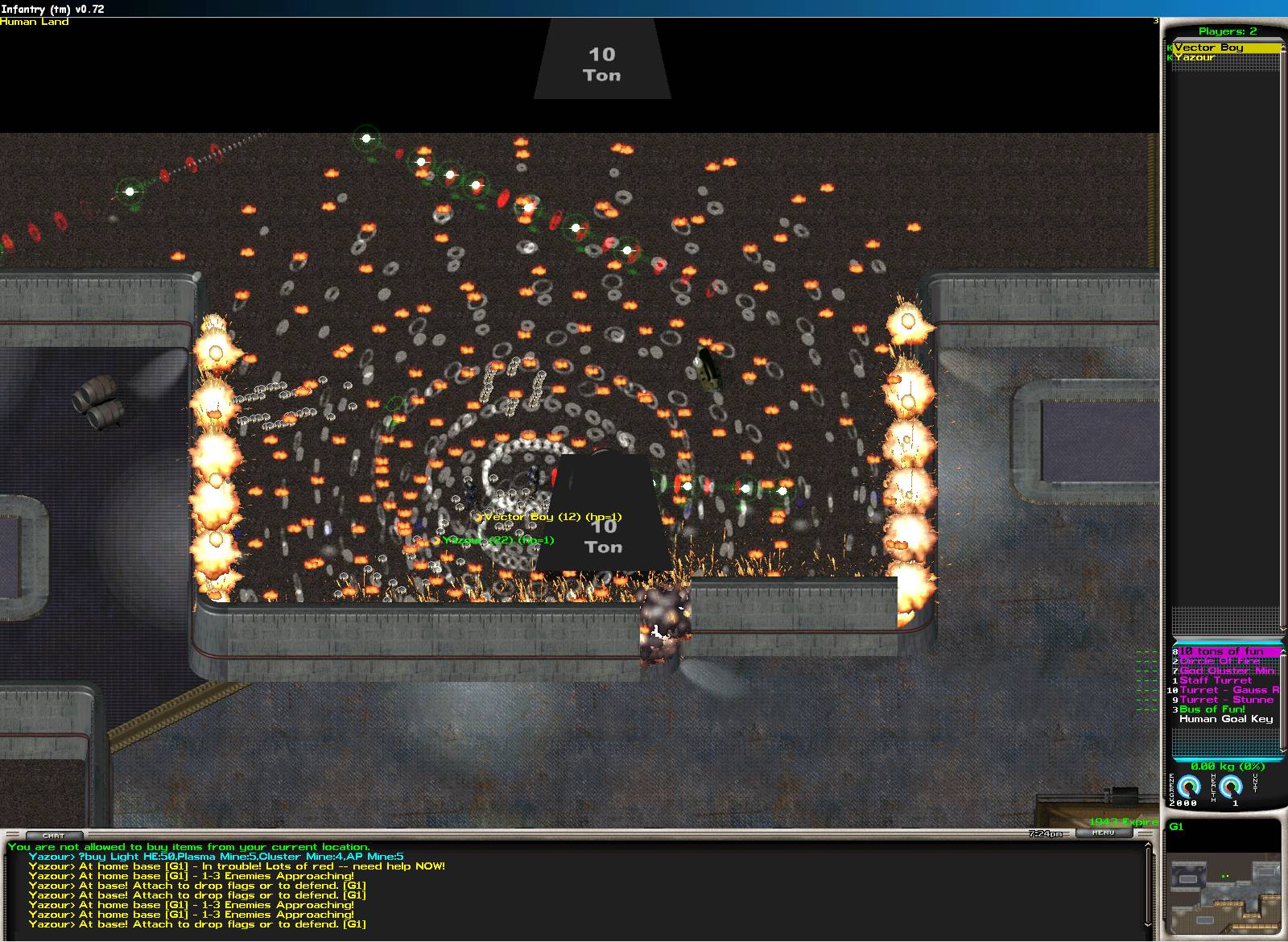
Task: Pick Staff Turret in the item list
Action: click(x=1216, y=680)
